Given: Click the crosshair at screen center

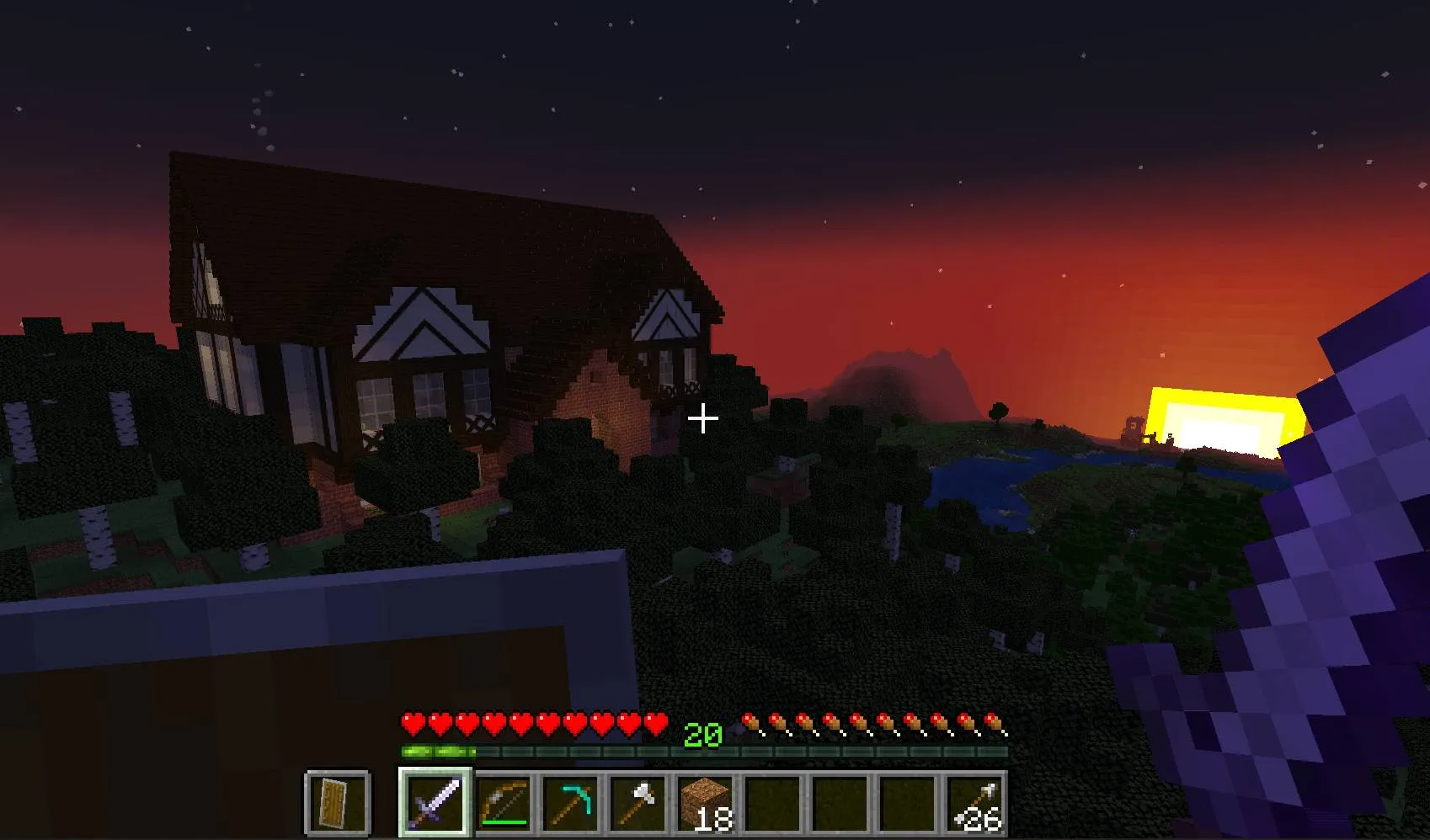Looking at the screenshot, I should (702, 417).
